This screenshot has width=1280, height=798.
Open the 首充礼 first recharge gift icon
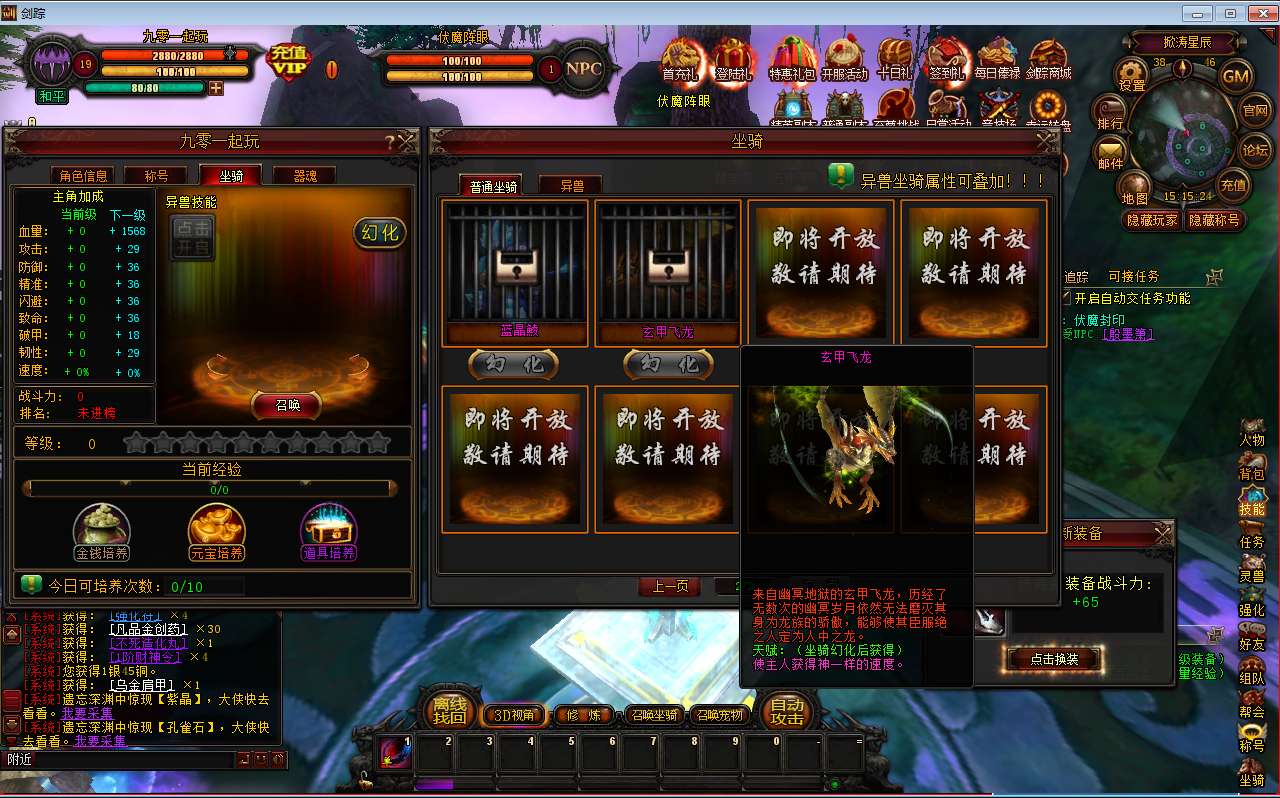click(683, 60)
